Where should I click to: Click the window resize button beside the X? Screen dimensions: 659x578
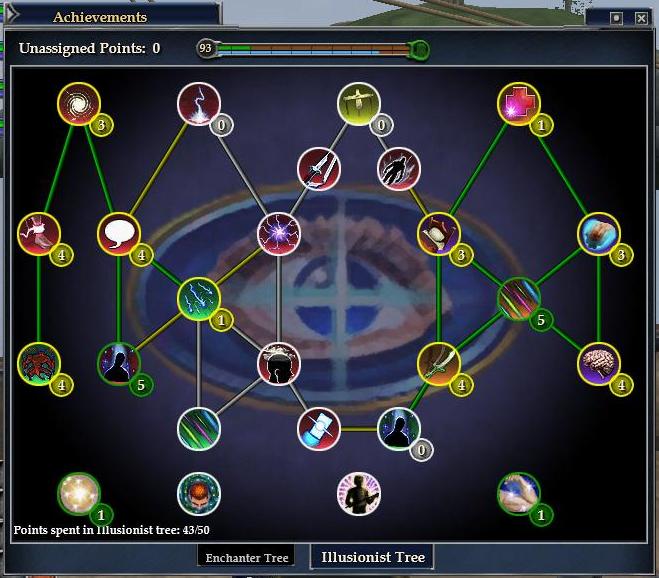click(617, 18)
